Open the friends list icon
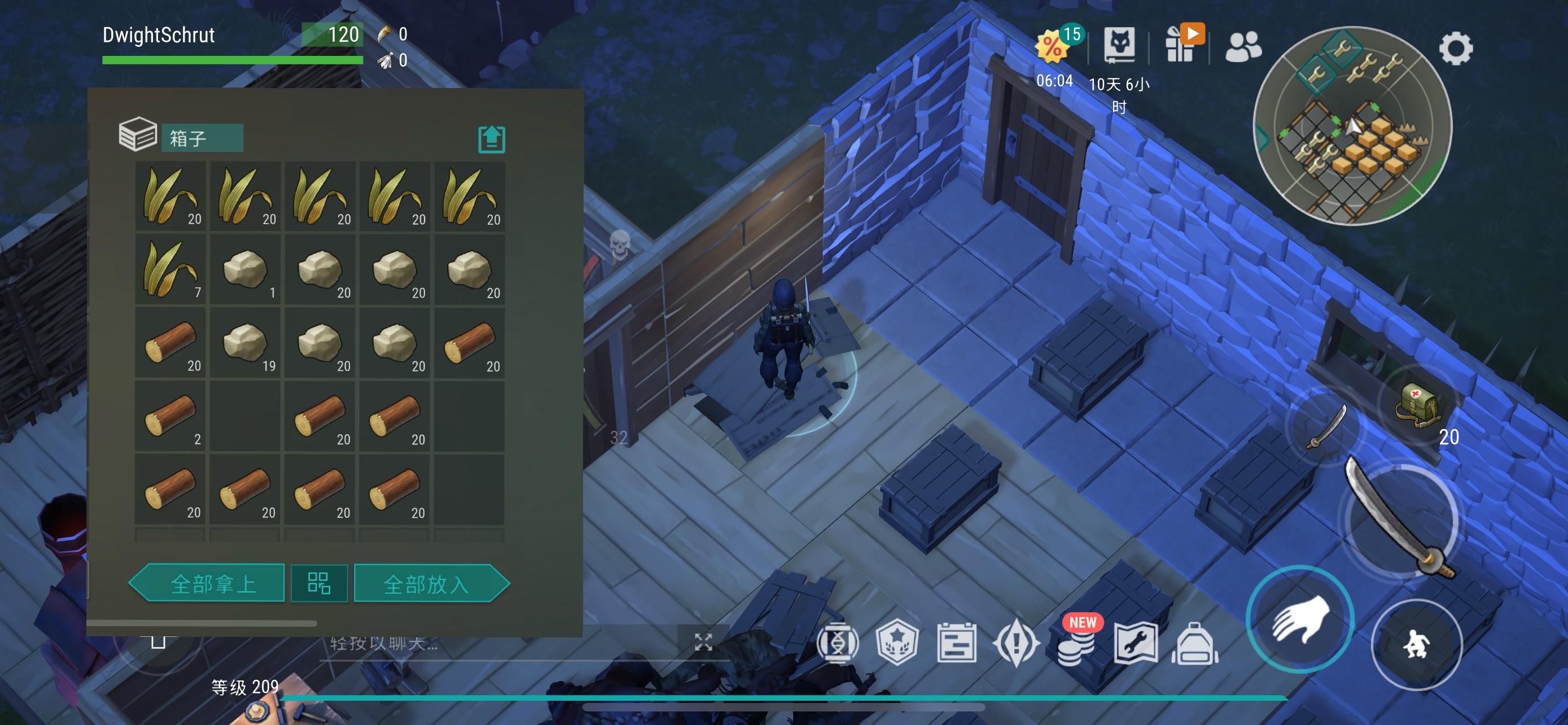 pos(1243,47)
